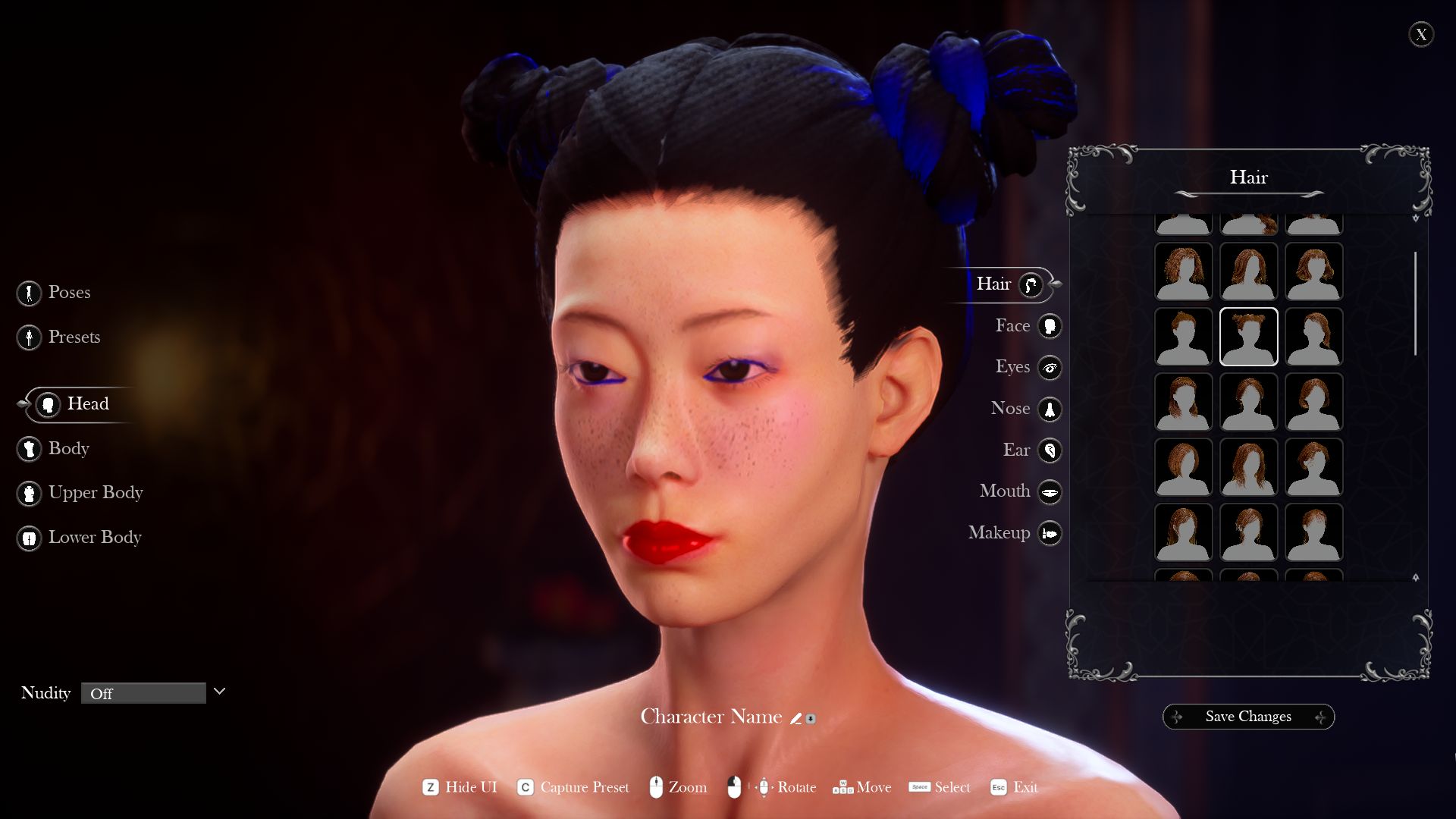The width and height of the screenshot is (1456, 819).
Task: Select a different hair style thumbnail
Action: tap(1182, 337)
